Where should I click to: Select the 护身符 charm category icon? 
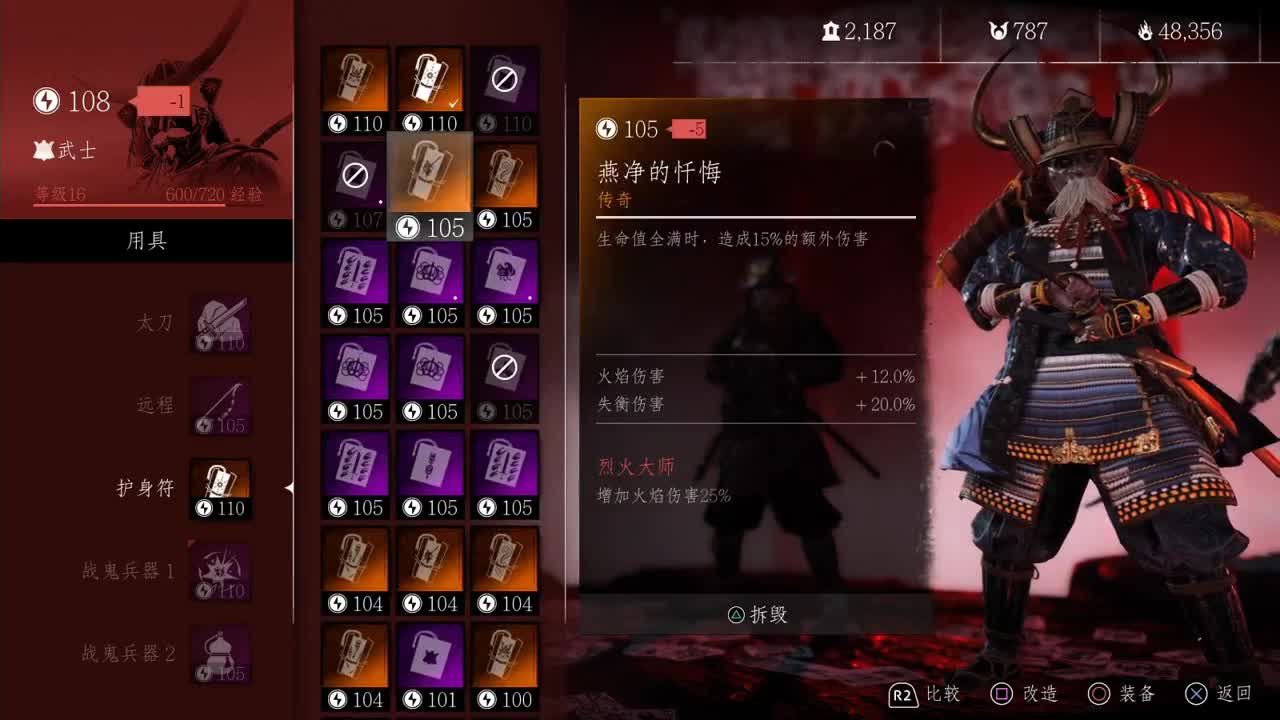(219, 488)
